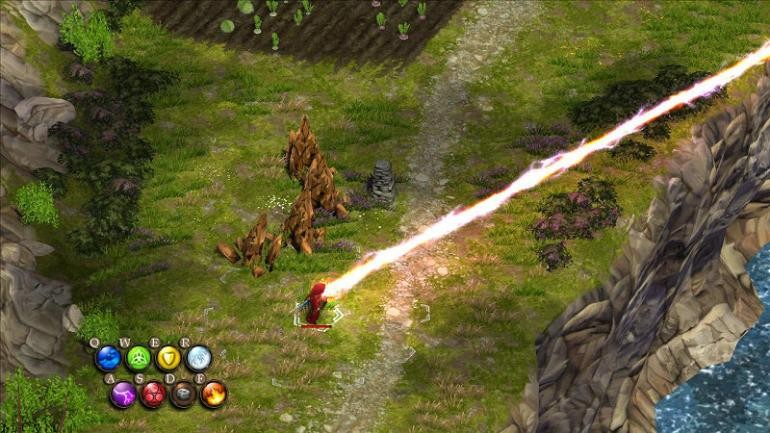Activate the yellow Shield element orb
This screenshot has width=770, height=433.
coord(168,358)
